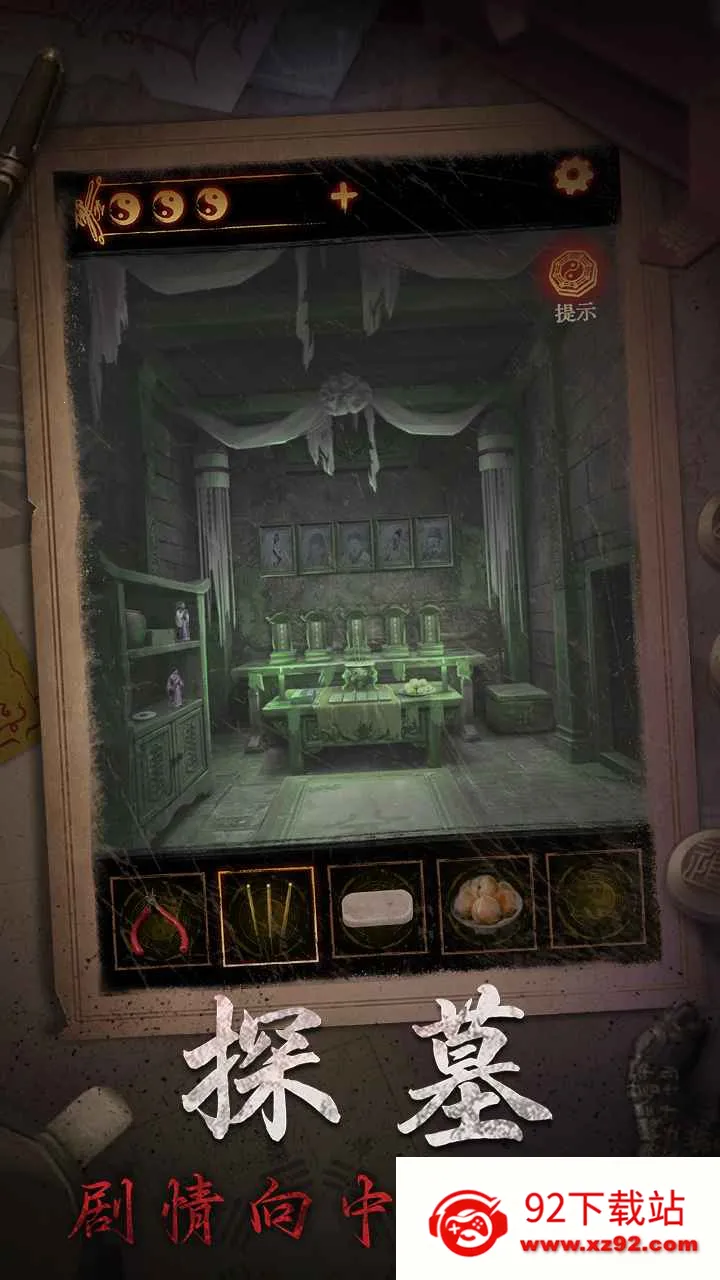The width and height of the screenshot is (720, 1280).
Task: Open the settings gear icon
Action: [573, 177]
